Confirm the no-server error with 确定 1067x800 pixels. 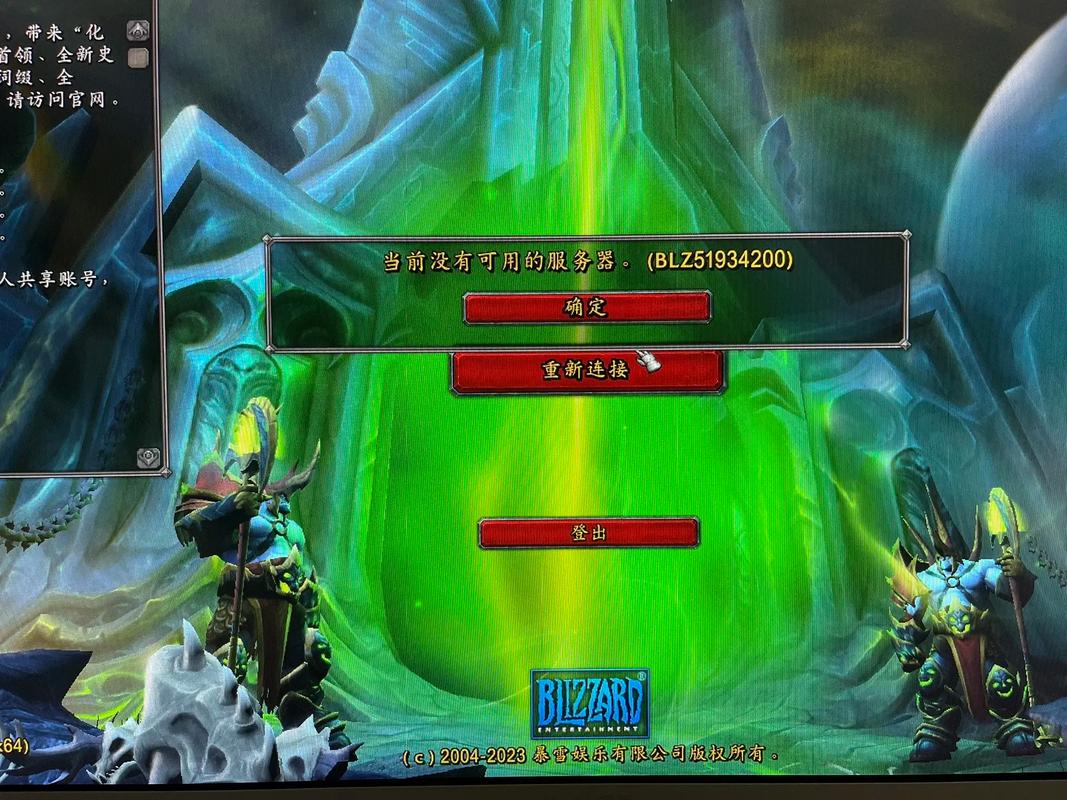[587, 307]
